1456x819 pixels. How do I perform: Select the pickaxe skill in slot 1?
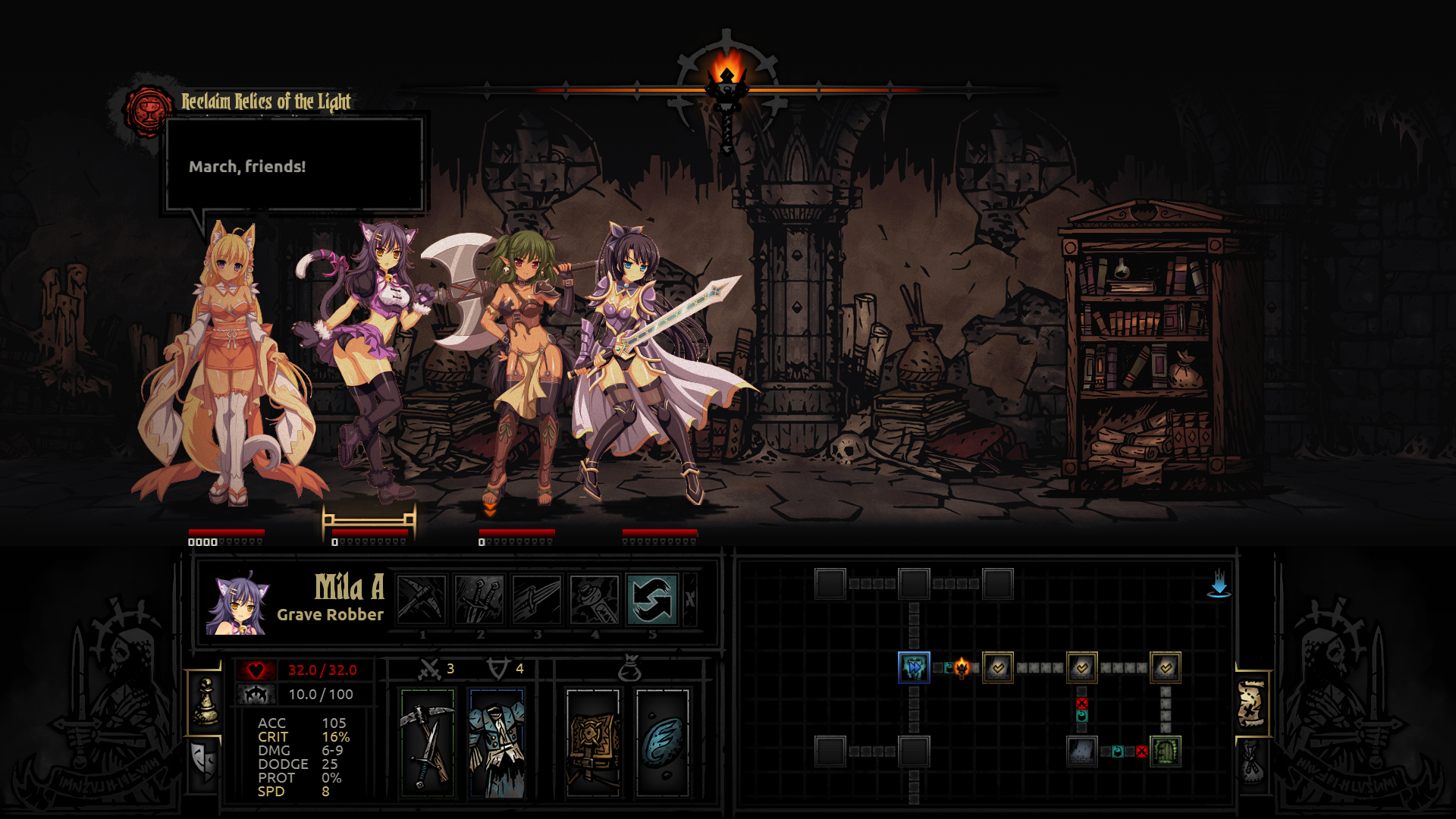tap(422, 599)
